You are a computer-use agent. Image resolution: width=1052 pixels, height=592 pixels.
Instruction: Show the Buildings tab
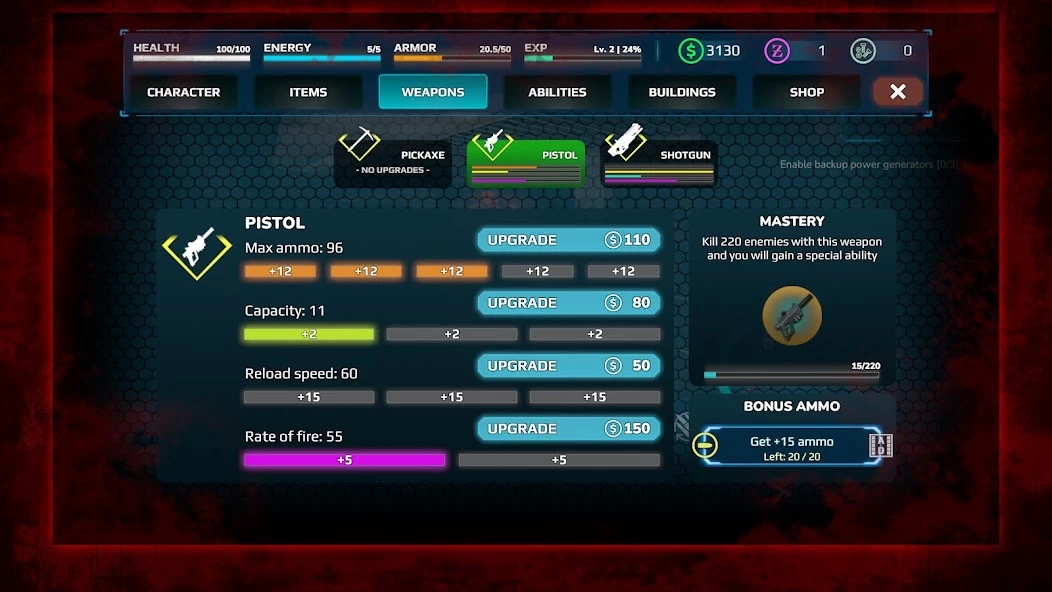pyautogui.click(x=682, y=92)
